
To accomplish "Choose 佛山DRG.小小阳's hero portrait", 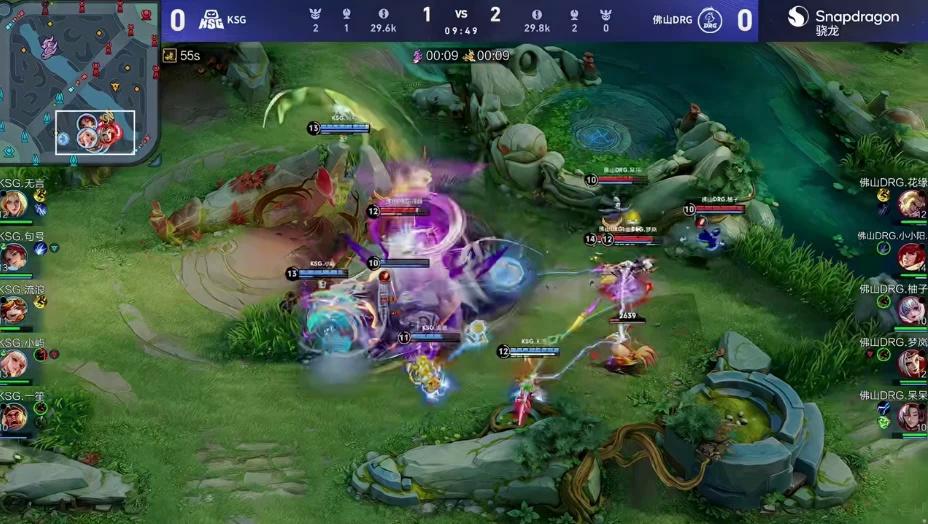I will [912, 257].
